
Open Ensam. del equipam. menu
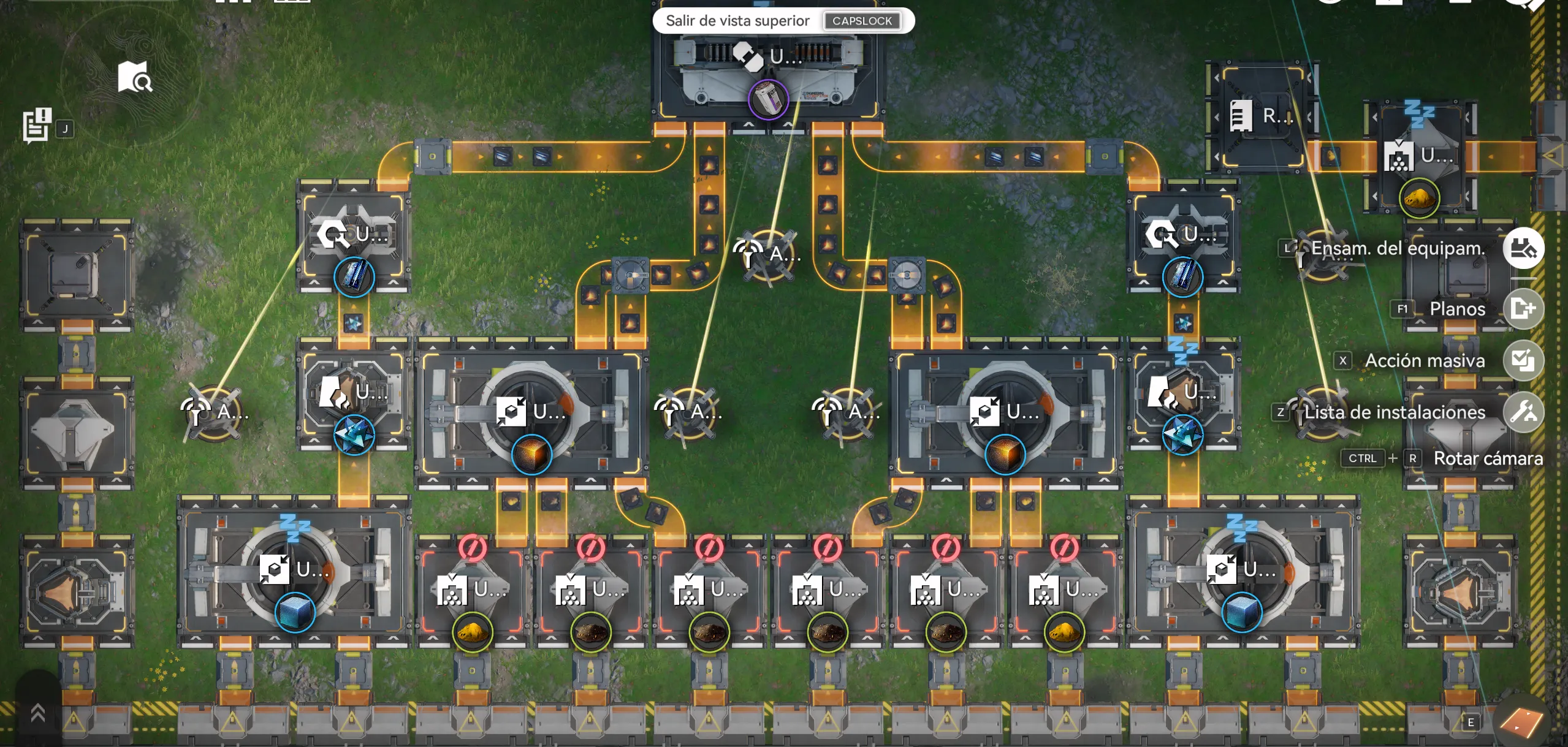[1523, 248]
